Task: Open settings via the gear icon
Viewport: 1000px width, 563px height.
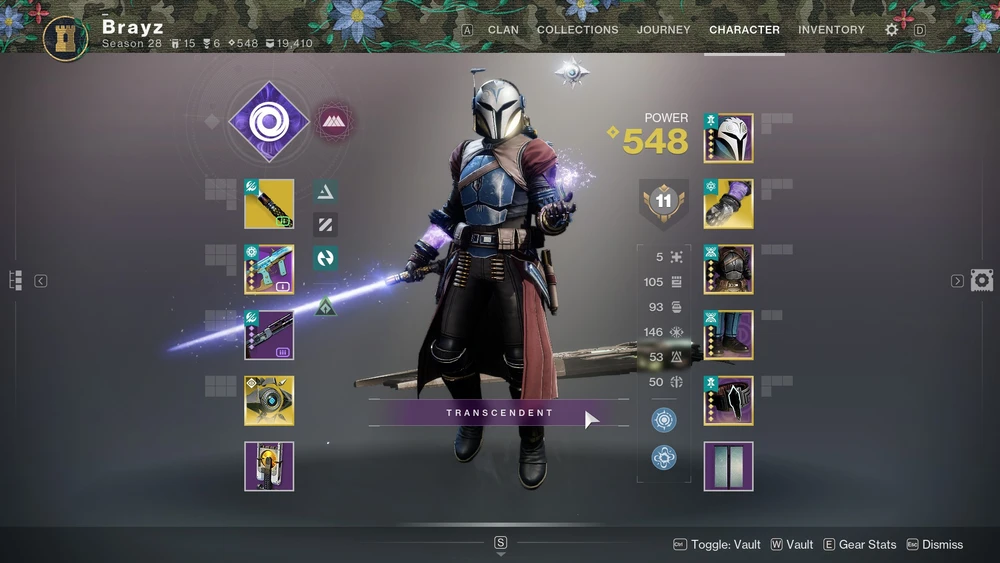Action: [x=891, y=30]
